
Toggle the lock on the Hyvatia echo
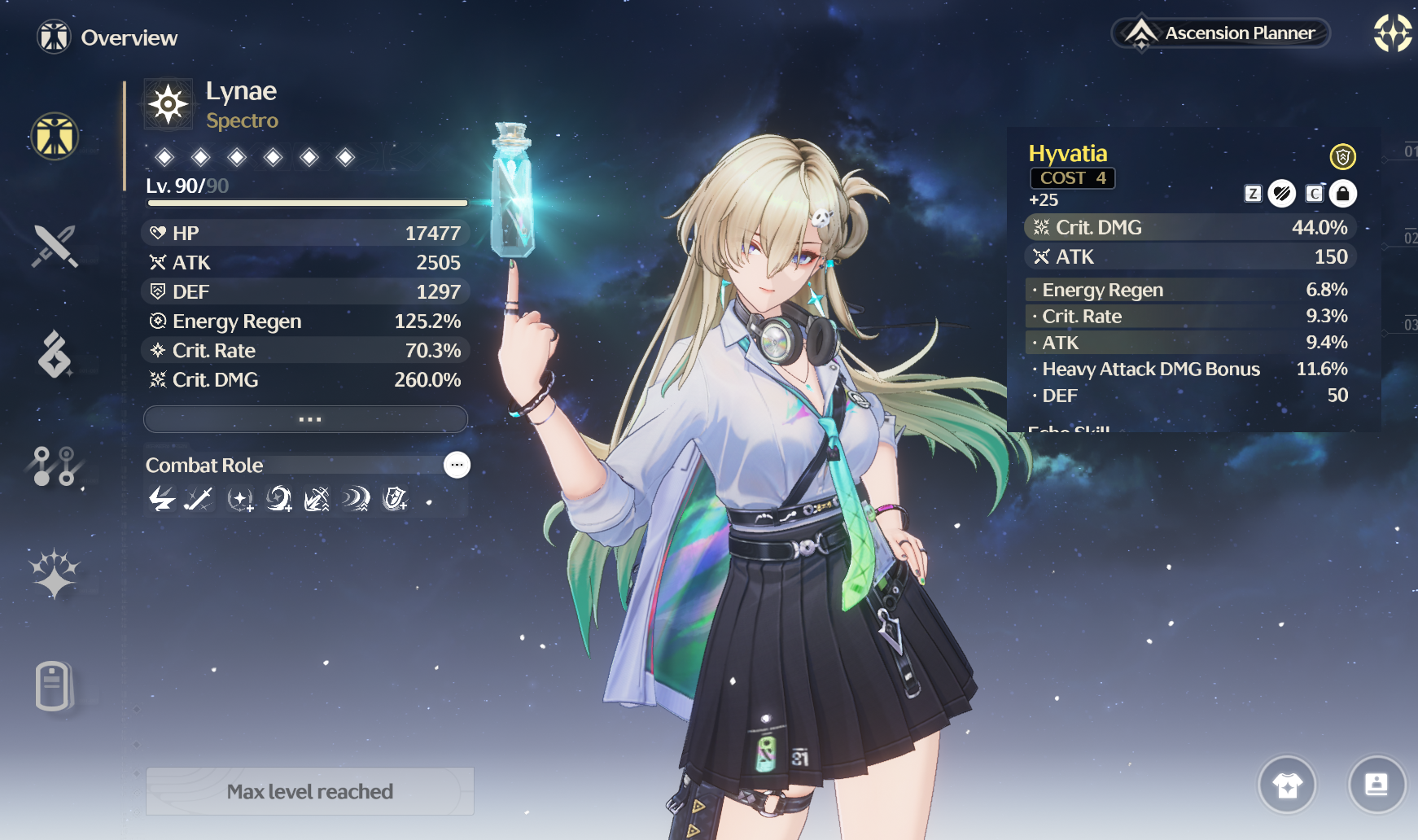(1343, 194)
